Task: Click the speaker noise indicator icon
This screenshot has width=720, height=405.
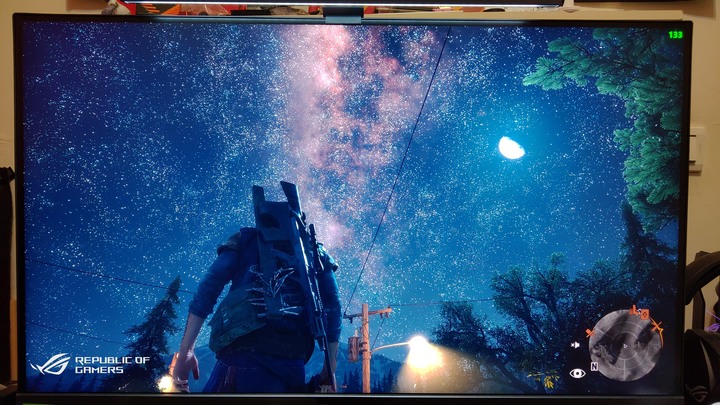Action: click(x=577, y=344)
